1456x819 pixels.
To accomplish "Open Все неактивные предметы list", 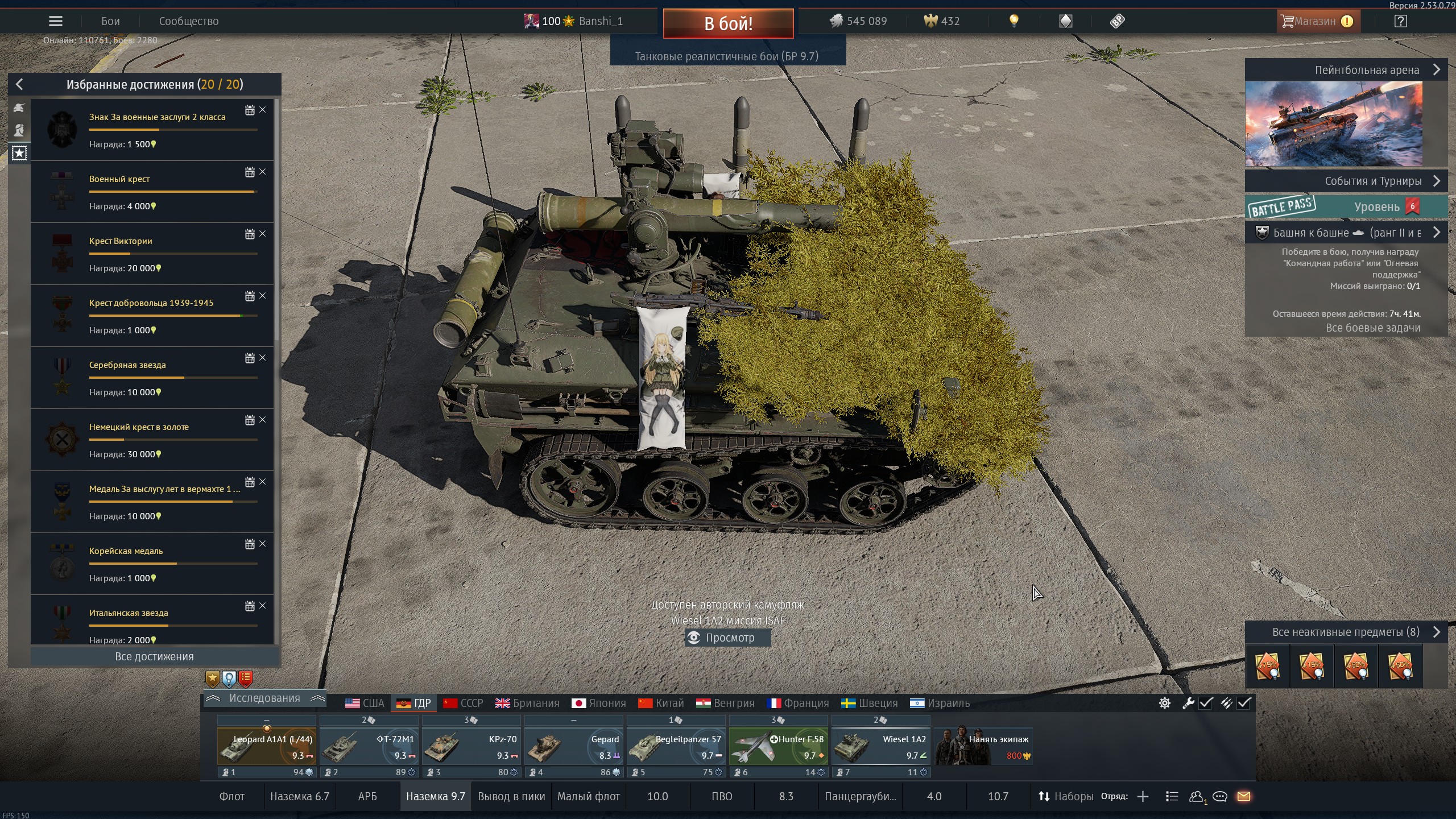I will point(1346,632).
